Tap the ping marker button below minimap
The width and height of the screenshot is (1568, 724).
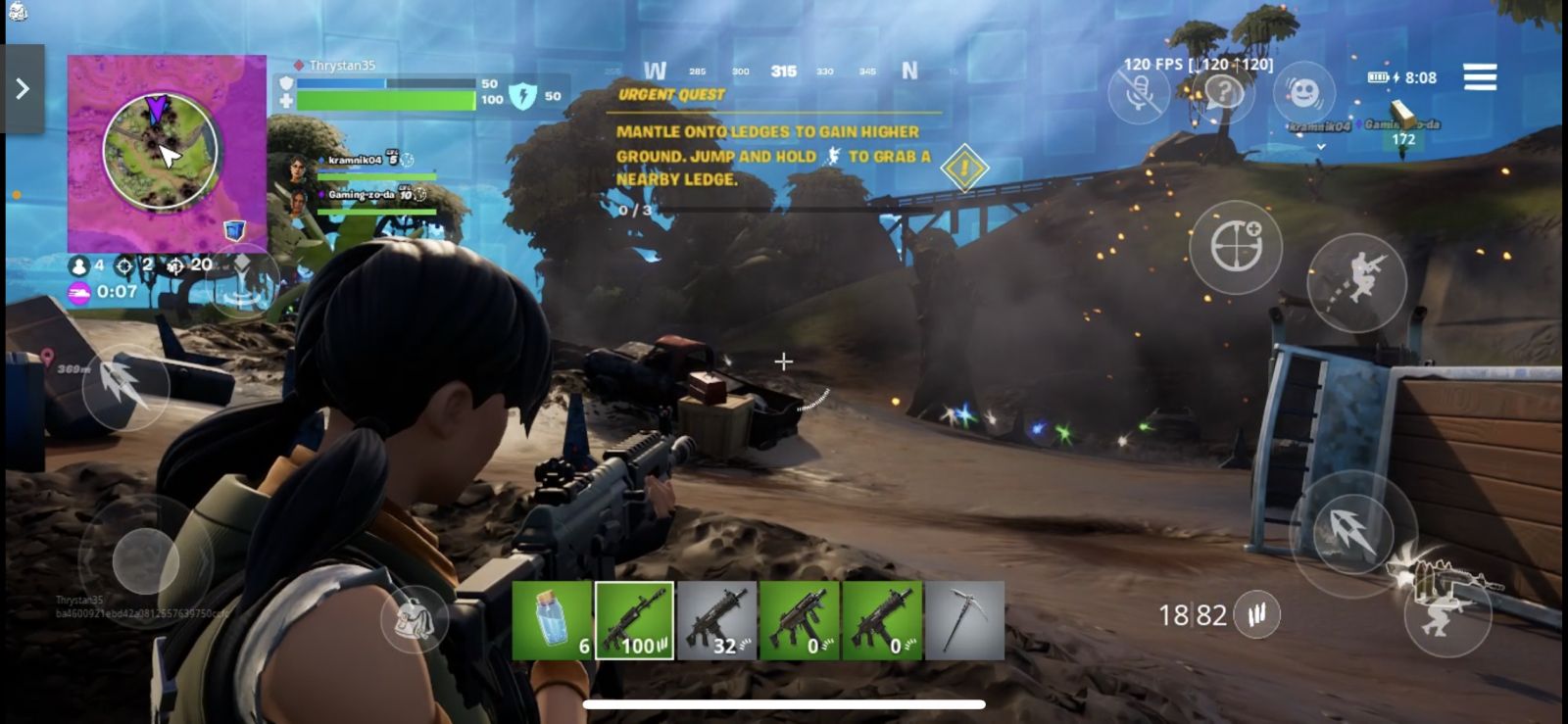pyautogui.click(x=242, y=282)
